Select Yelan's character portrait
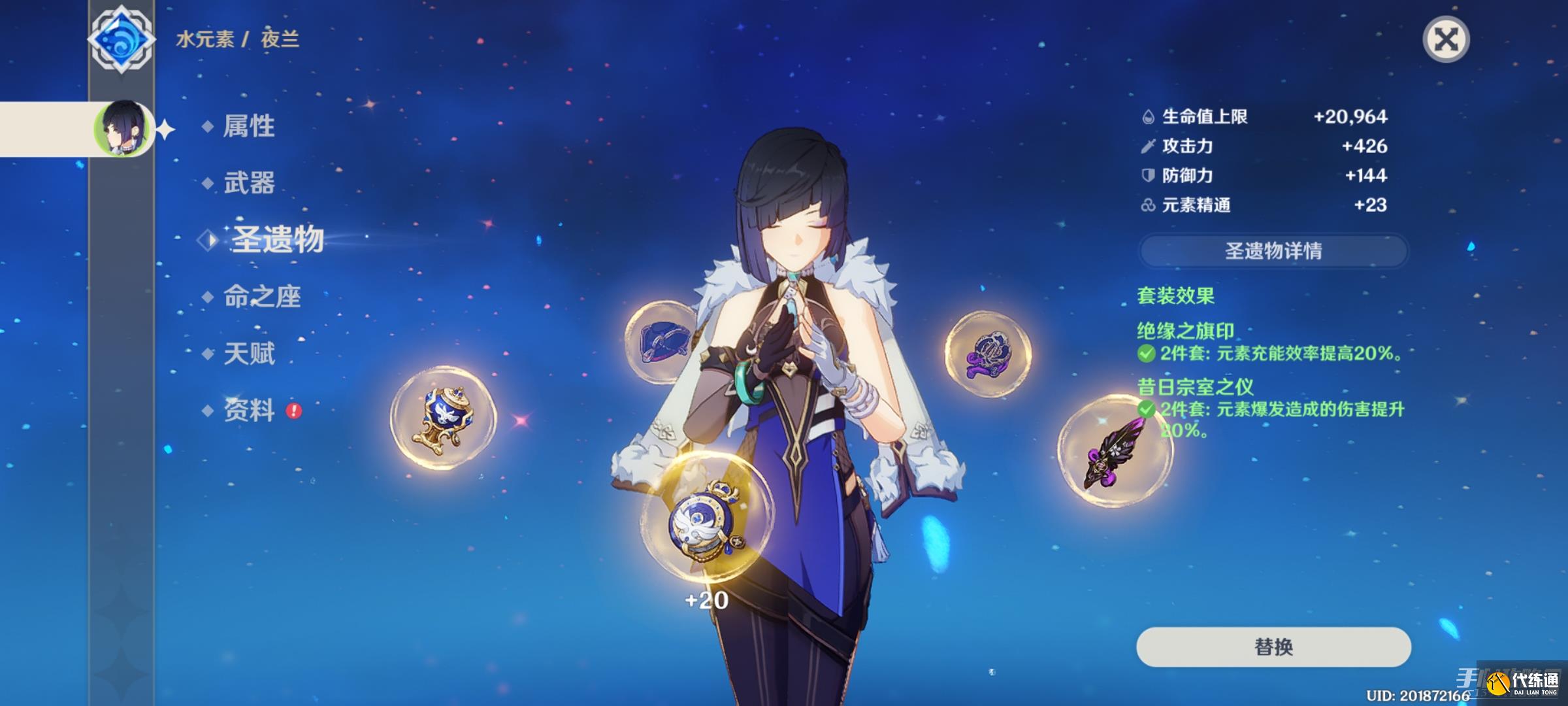This screenshot has height=706, width=1568. coord(122,129)
